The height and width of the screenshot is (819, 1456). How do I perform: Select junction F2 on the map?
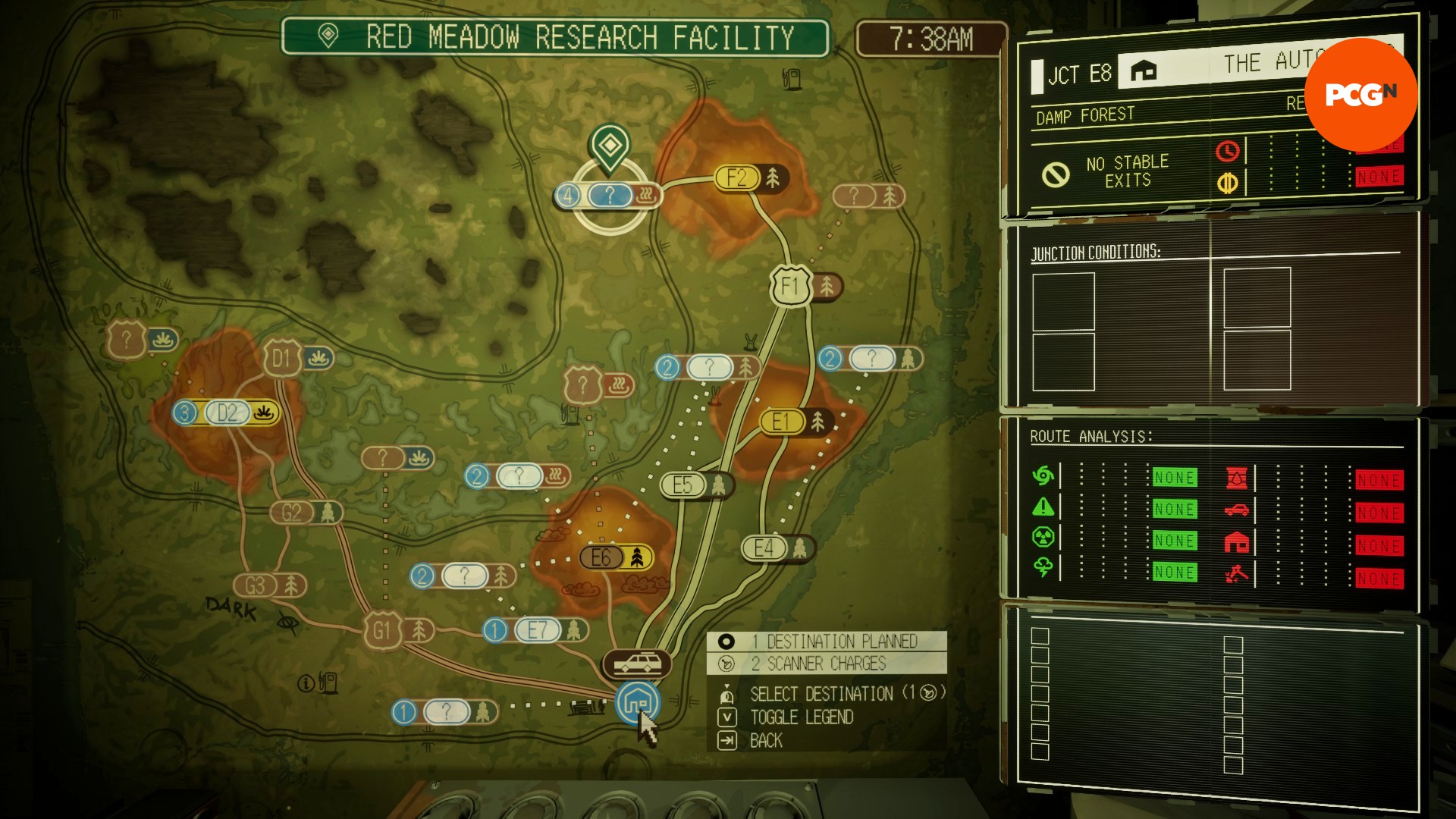[x=737, y=178]
